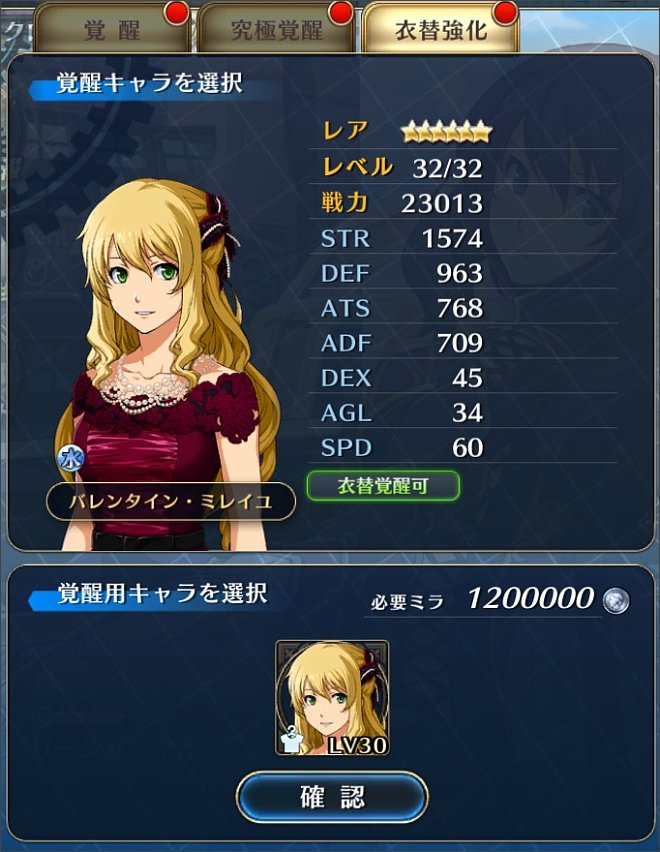Select the 衣替強化 tab
Screen dimensions: 660x852
pos(440,29)
